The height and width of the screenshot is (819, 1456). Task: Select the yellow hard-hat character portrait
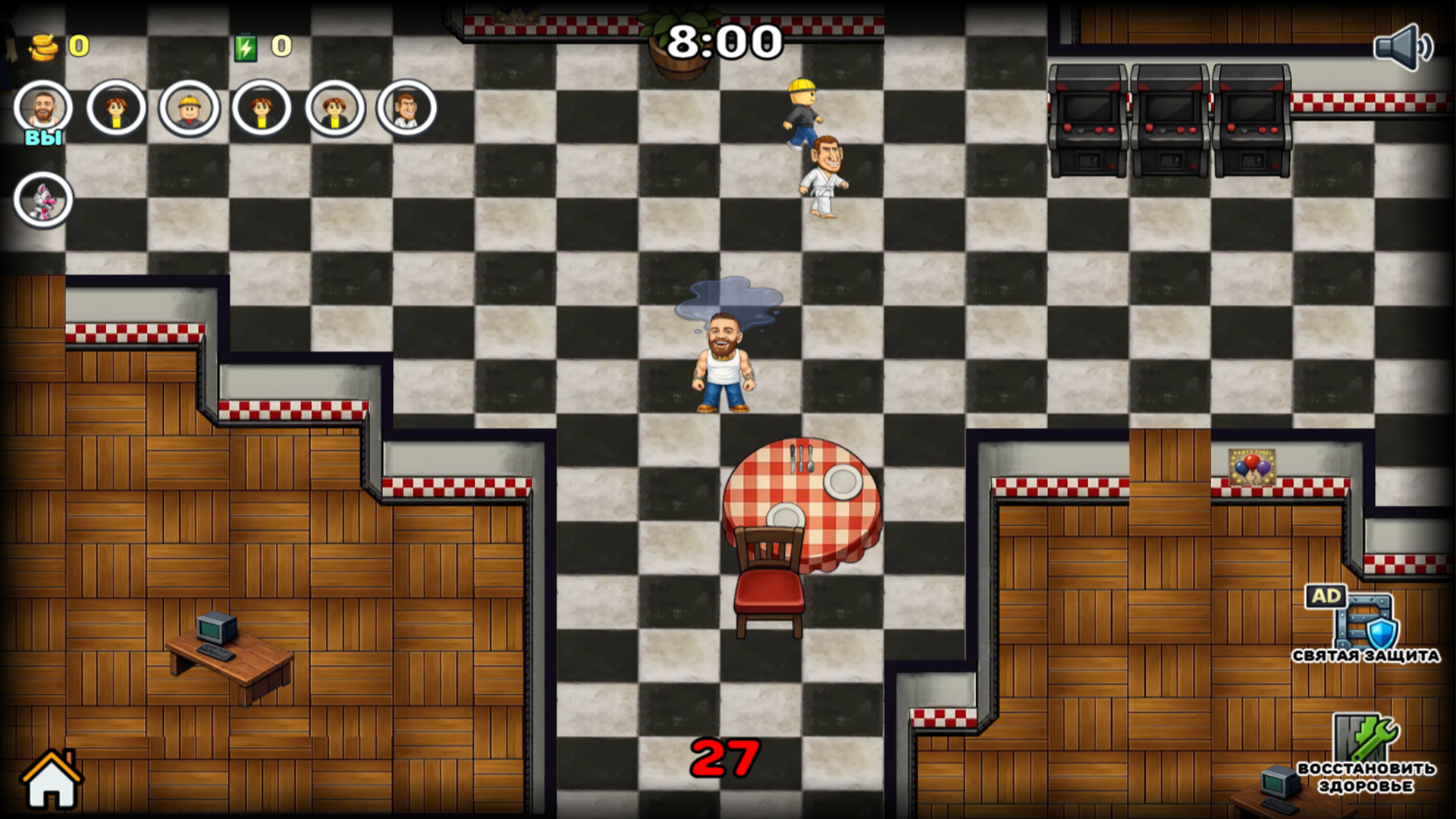click(188, 108)
